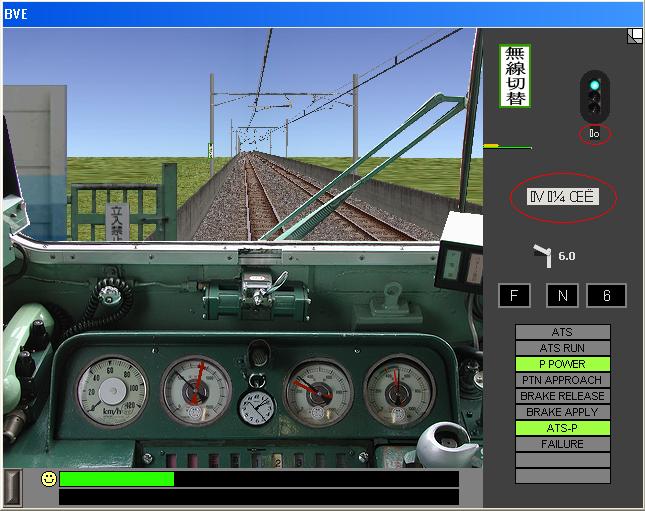Click the yellow smiley face icon
The image size is (645, 511).
click(x=48, y=479)
